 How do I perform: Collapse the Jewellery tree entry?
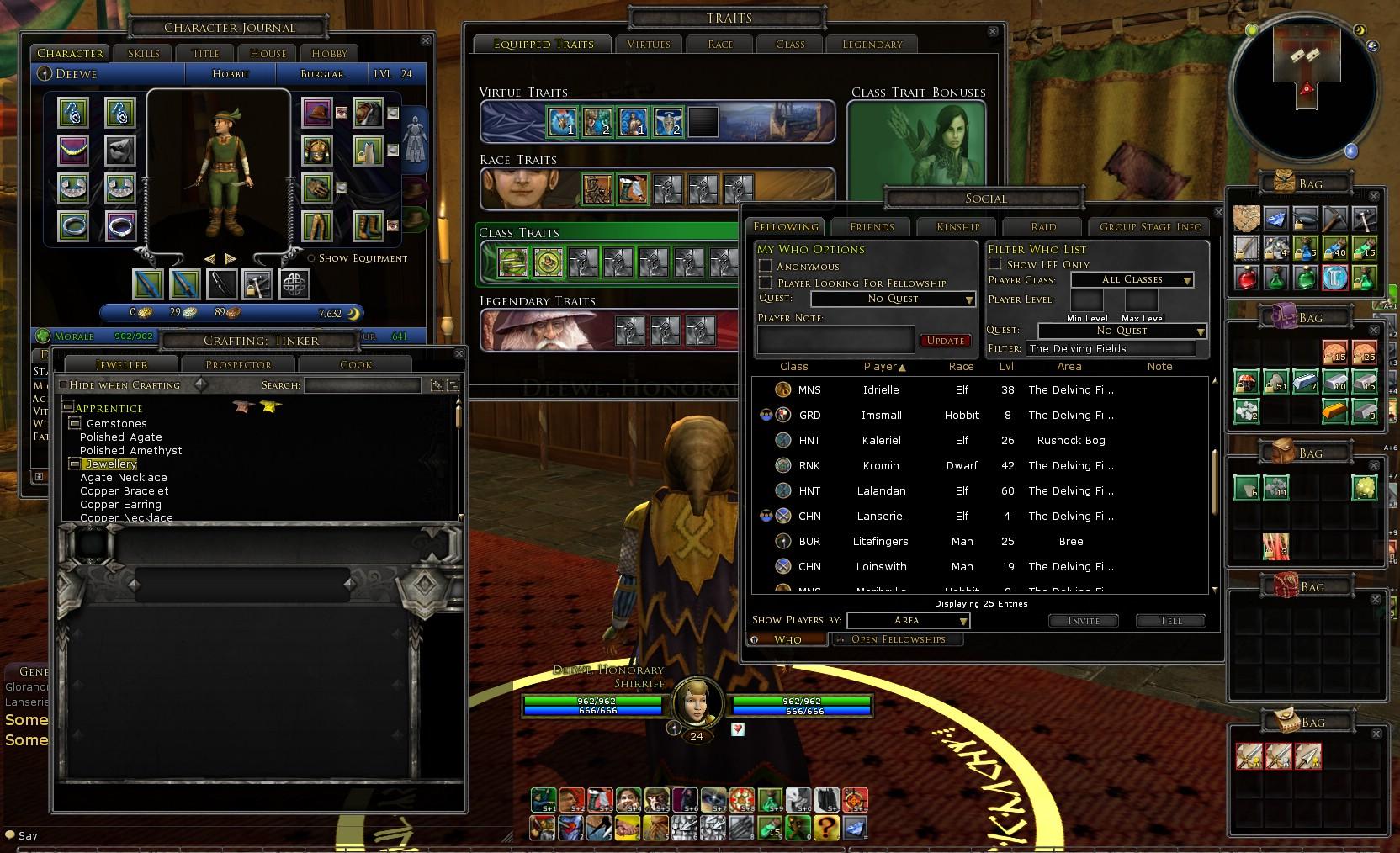coord(75,464)
